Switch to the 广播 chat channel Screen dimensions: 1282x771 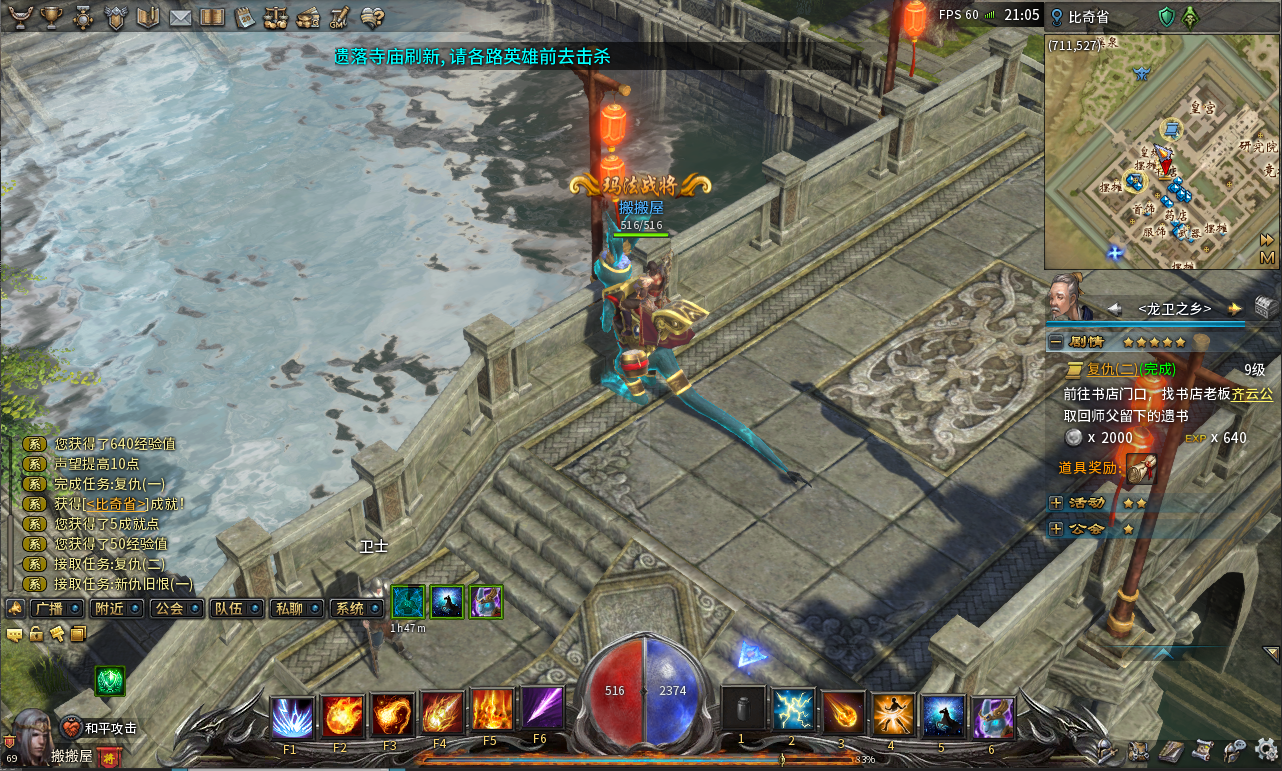48,608
